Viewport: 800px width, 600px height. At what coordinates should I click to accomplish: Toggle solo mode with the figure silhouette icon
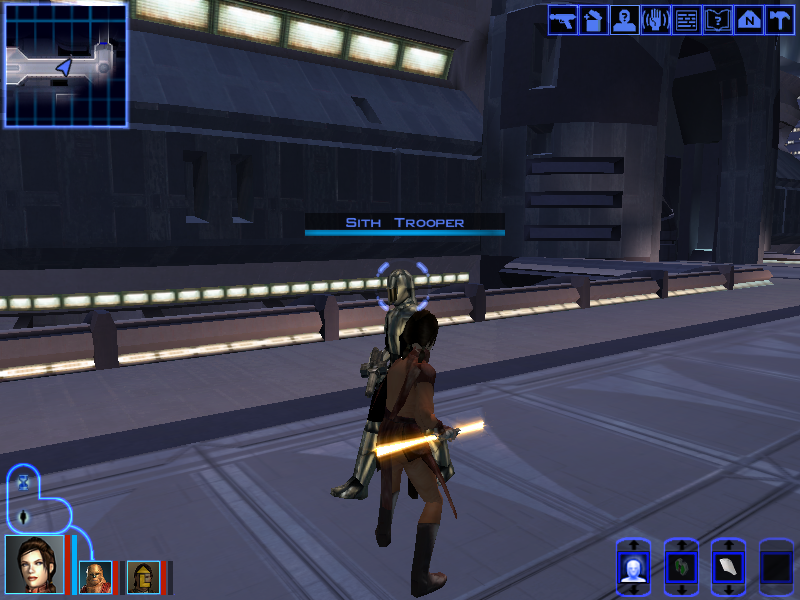(24, 516)
